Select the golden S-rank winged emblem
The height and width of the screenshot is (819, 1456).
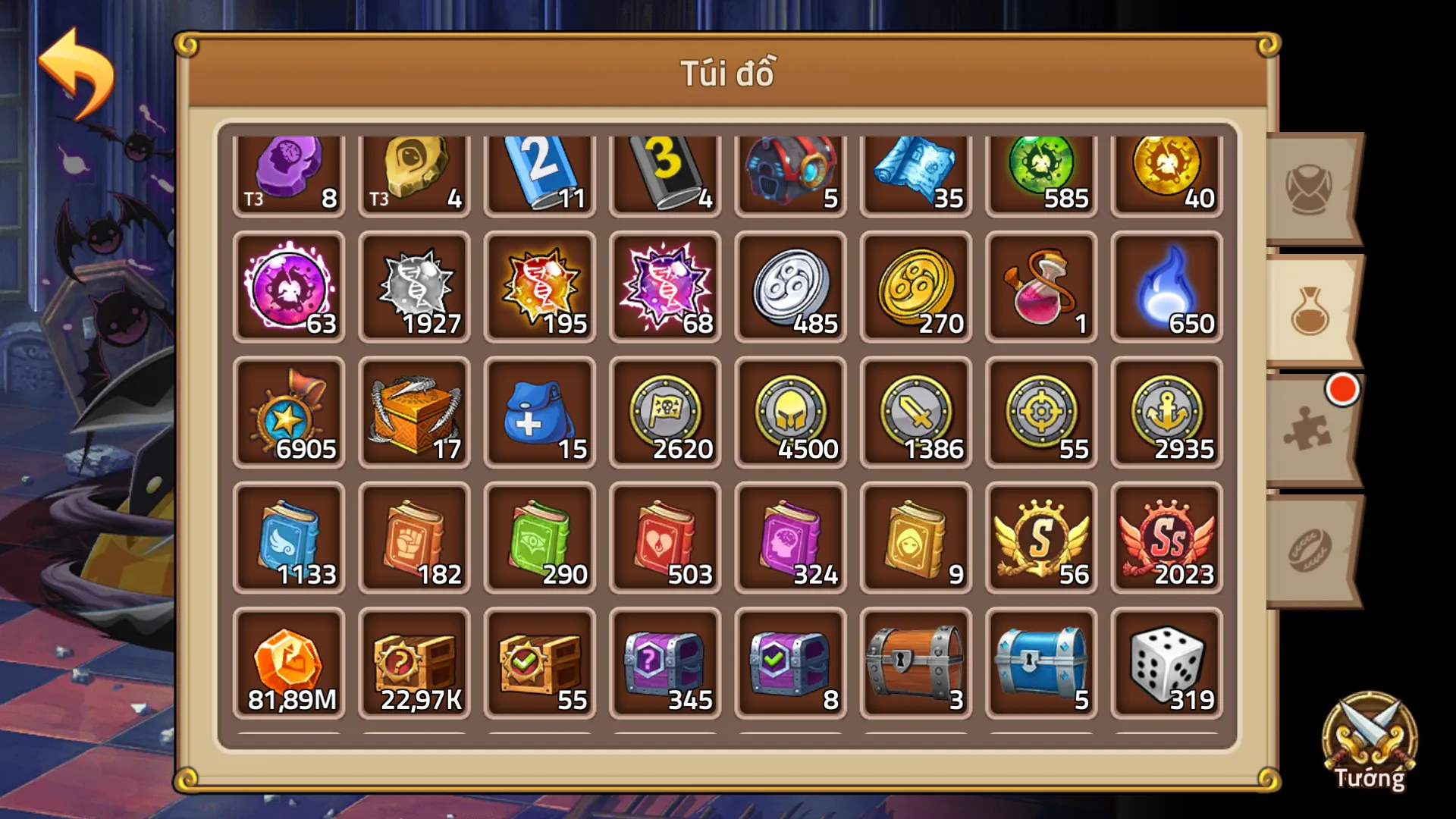[x=1040, y=538]
